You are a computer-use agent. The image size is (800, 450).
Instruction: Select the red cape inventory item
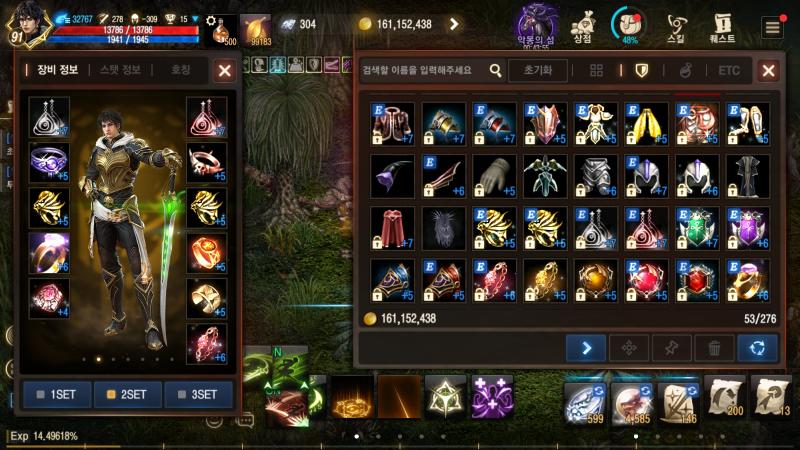coord(390,227)
